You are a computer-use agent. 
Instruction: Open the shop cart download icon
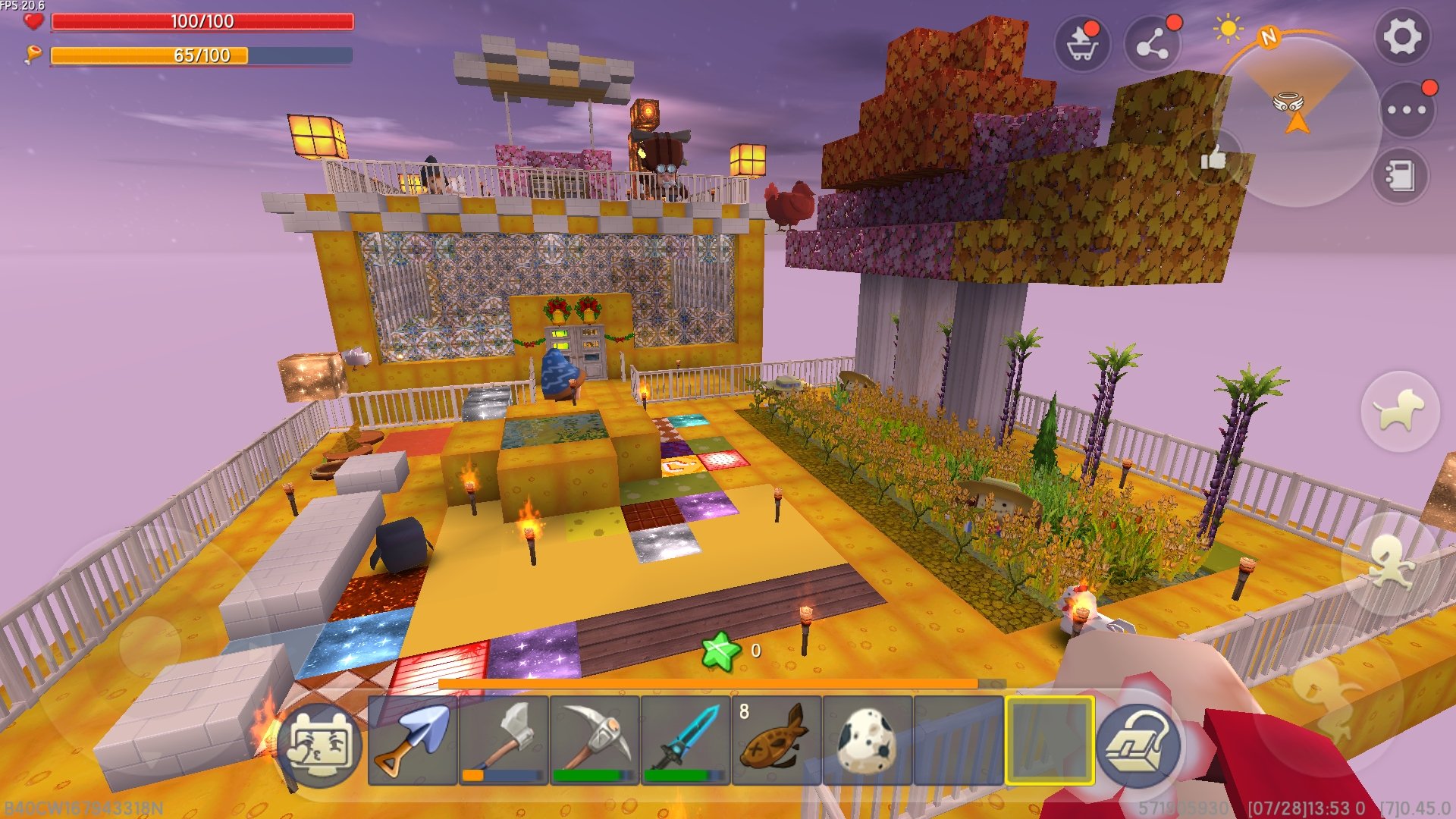click(x=1082, y=44)
